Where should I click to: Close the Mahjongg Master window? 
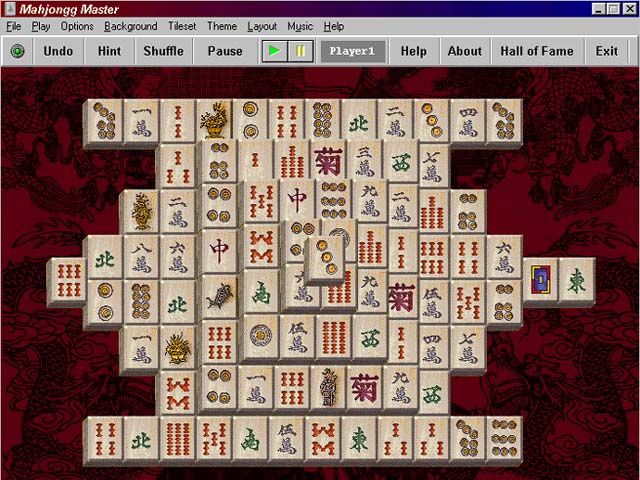[629, 9]
